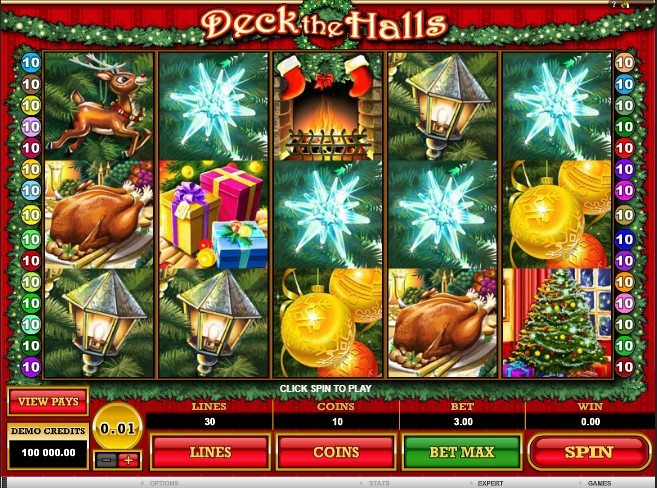Select the red COINS button
The width and height of the screenshot is (657, 488).
coord(336,452)
